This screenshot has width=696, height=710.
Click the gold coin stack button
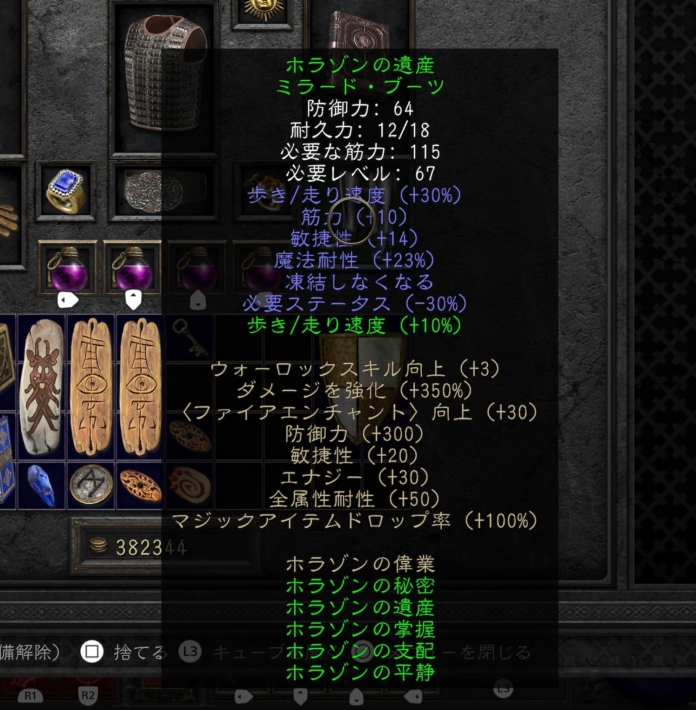98,546
